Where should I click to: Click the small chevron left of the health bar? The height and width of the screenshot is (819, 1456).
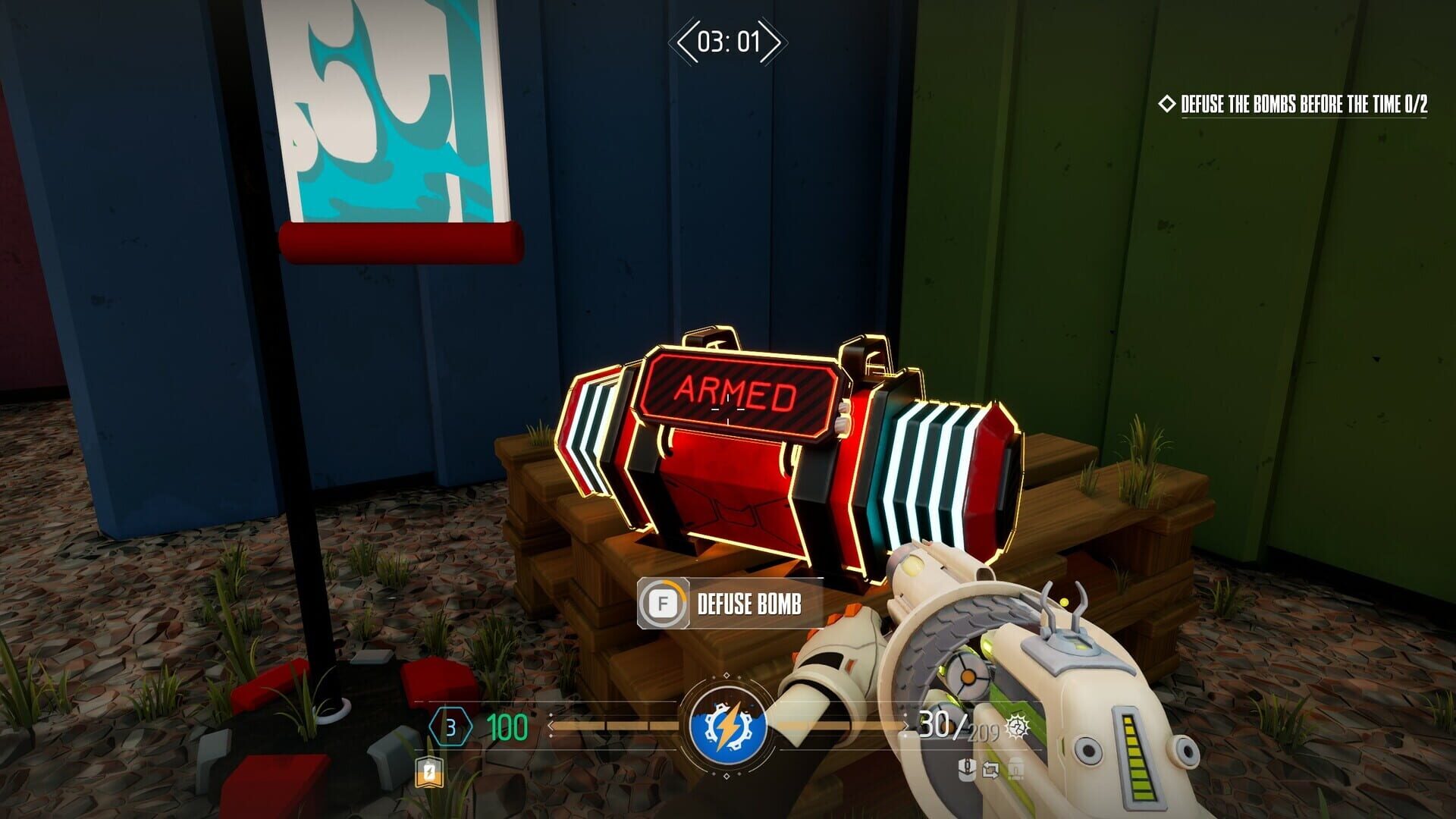coord(550,726)
